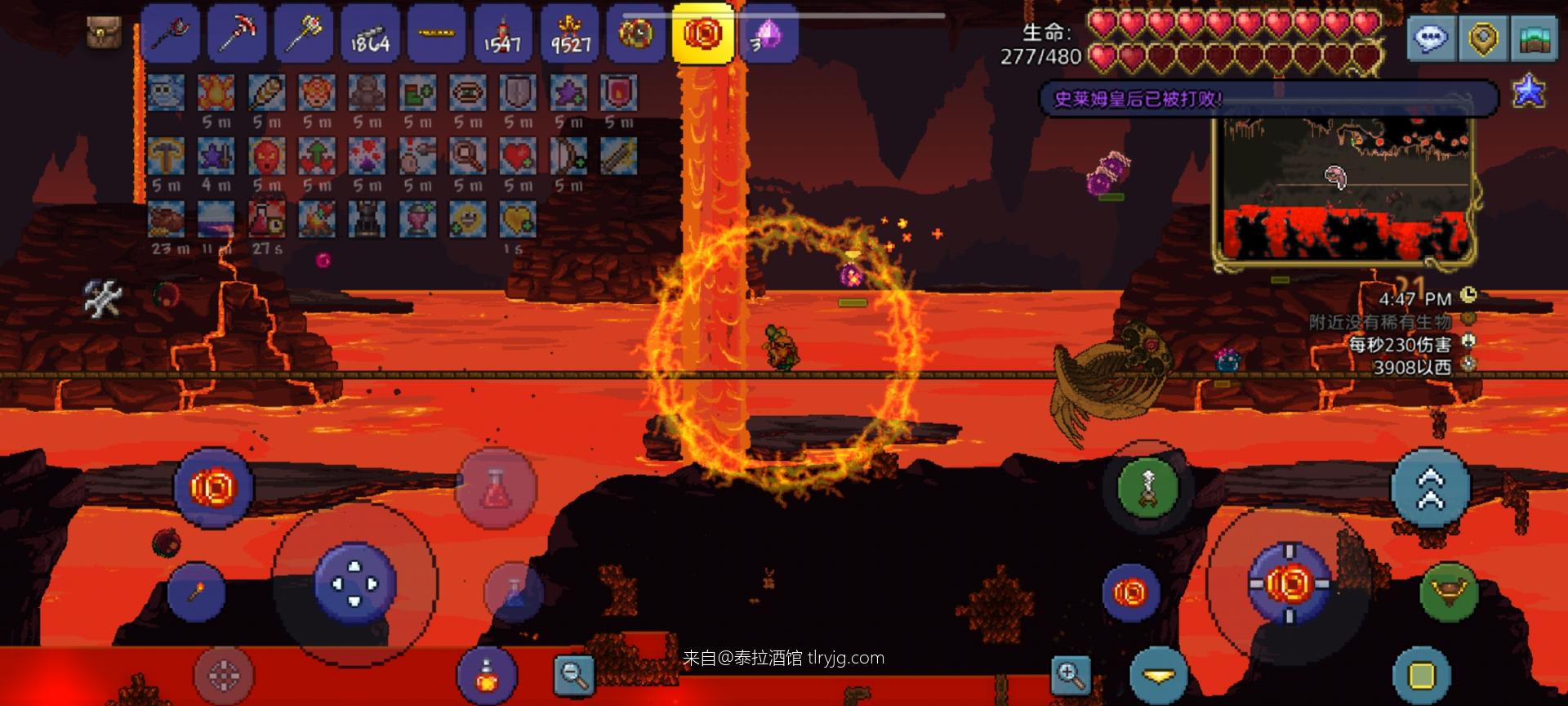Zoom out with the minus magnifier
1568x706 pixels.
[574, 674]
